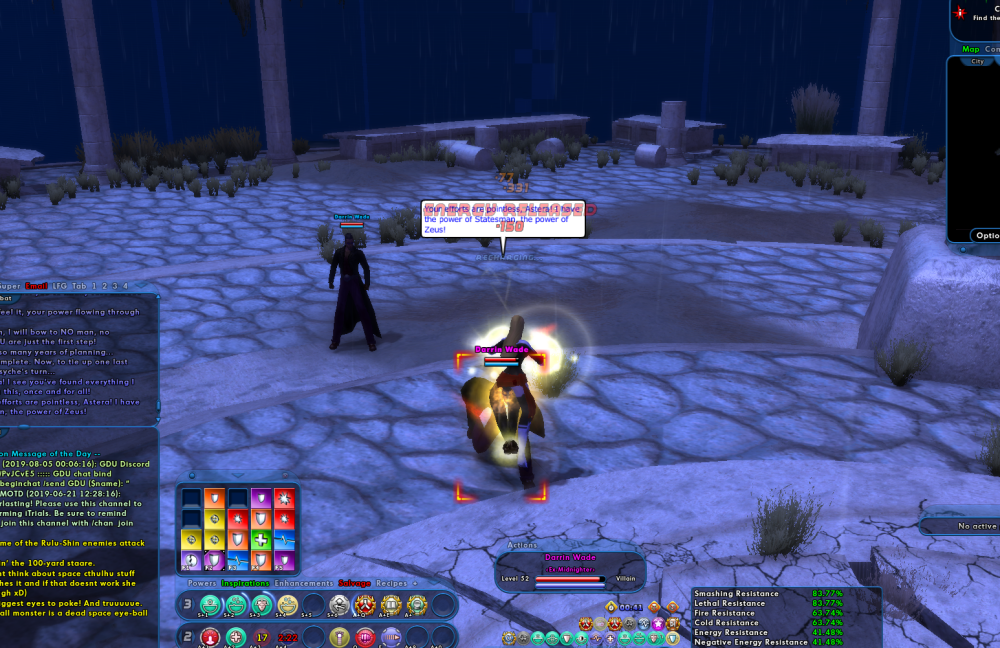
Task: Use the green cross healing inspiration
Action: (x=260, y=540)
